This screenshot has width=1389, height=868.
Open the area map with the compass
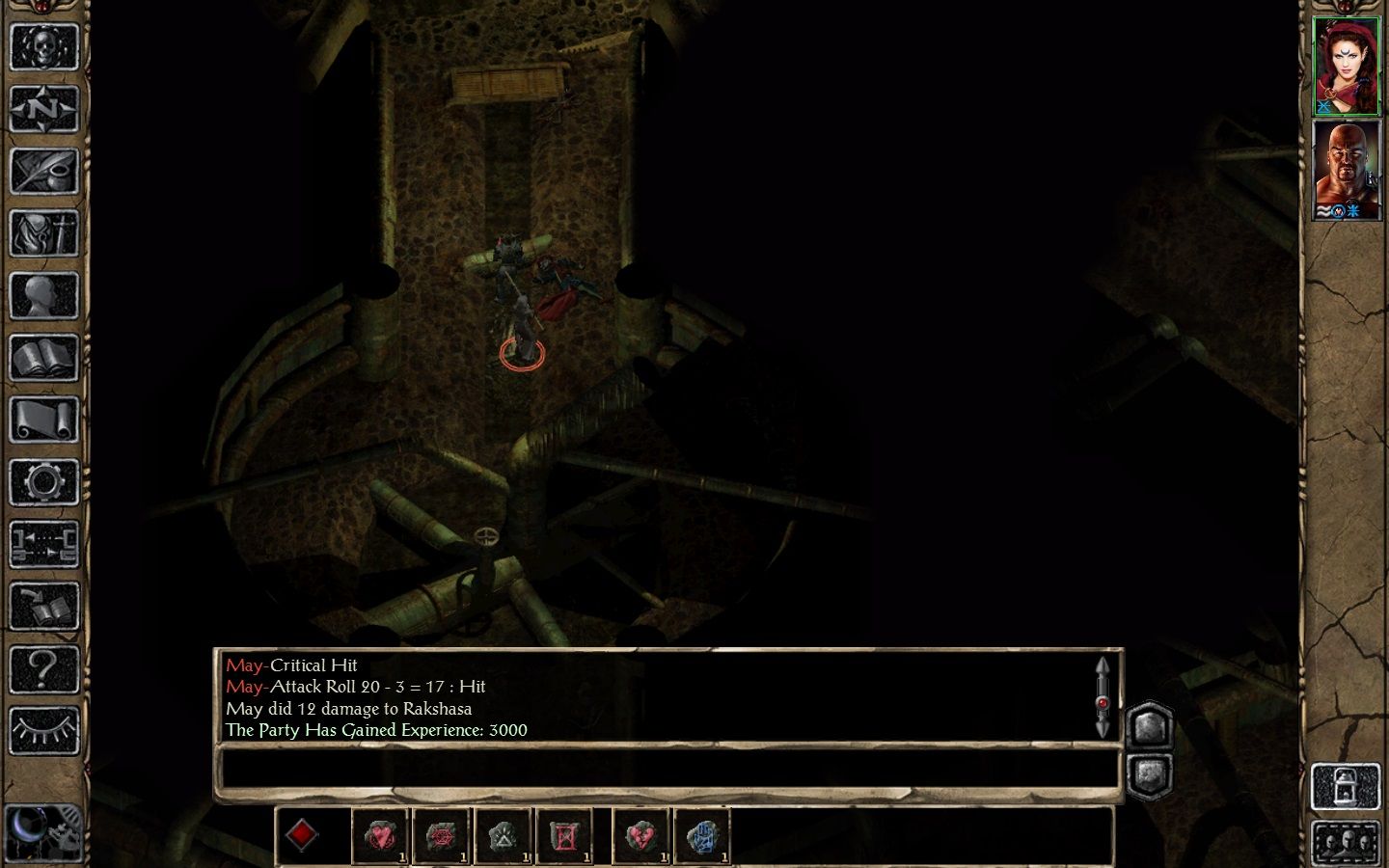click(x=43, y=109)
